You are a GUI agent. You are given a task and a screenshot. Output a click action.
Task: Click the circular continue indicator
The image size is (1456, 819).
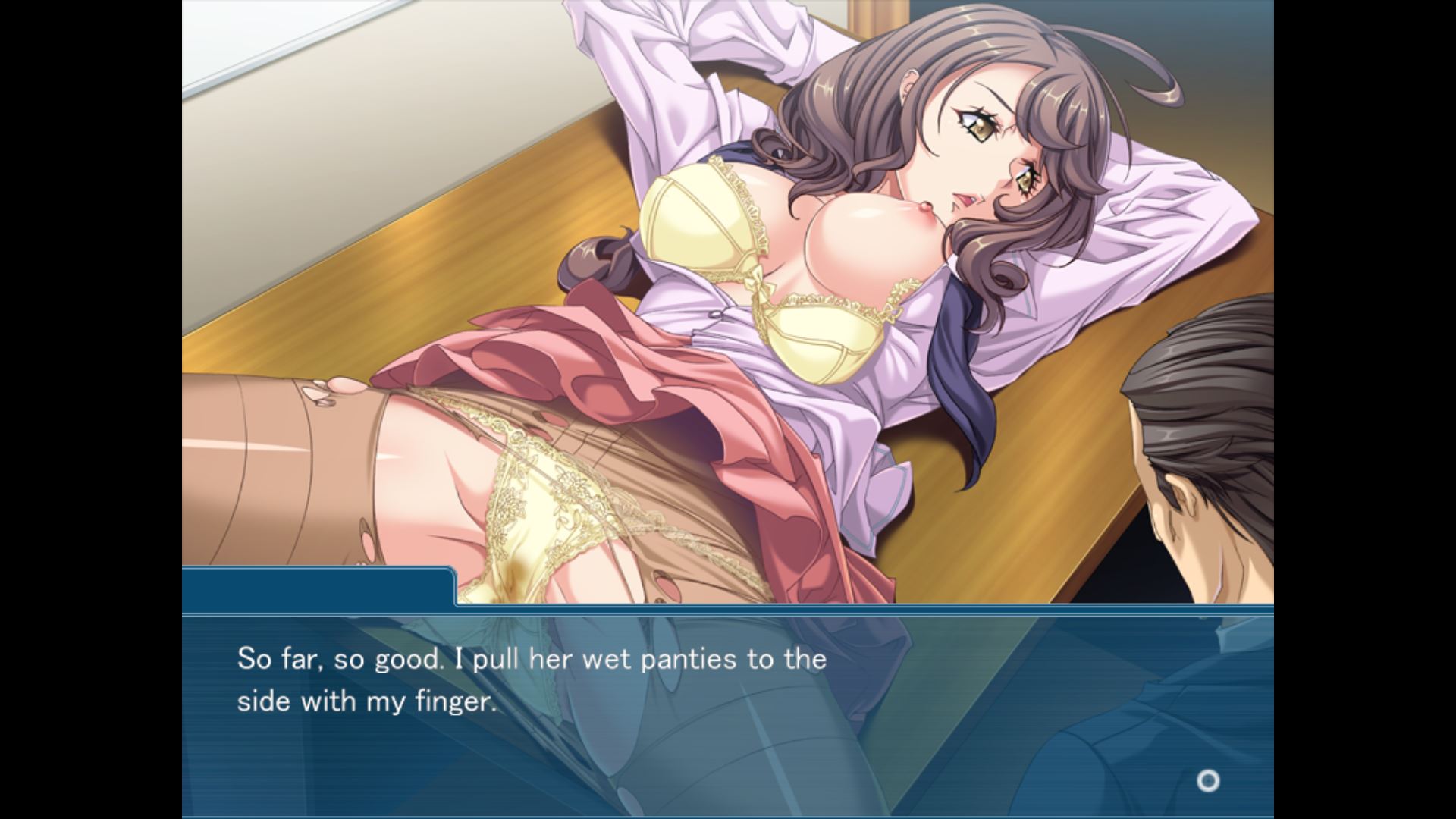pyautogui.click(x=1207, y=780)
